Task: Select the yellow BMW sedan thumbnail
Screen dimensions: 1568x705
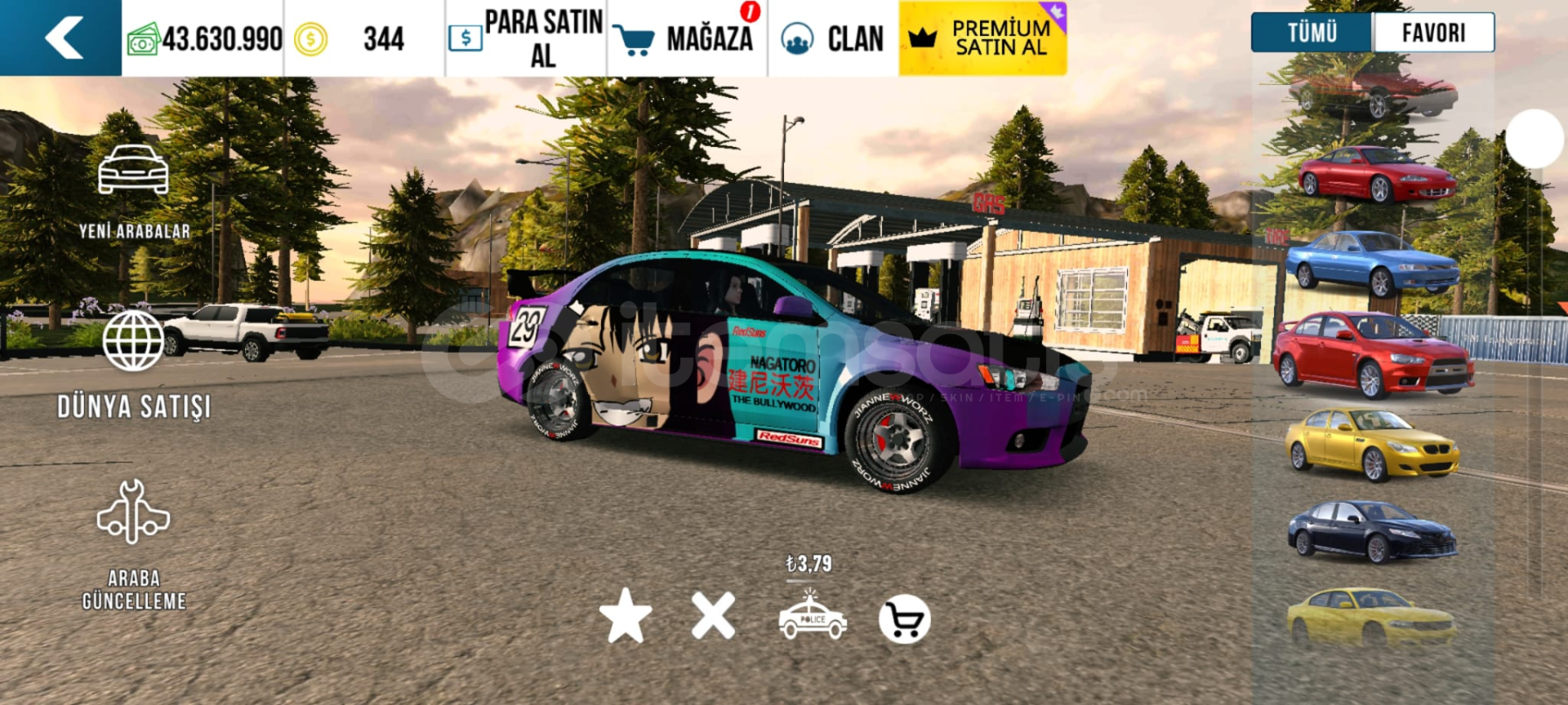Action: click(1372, 444)
